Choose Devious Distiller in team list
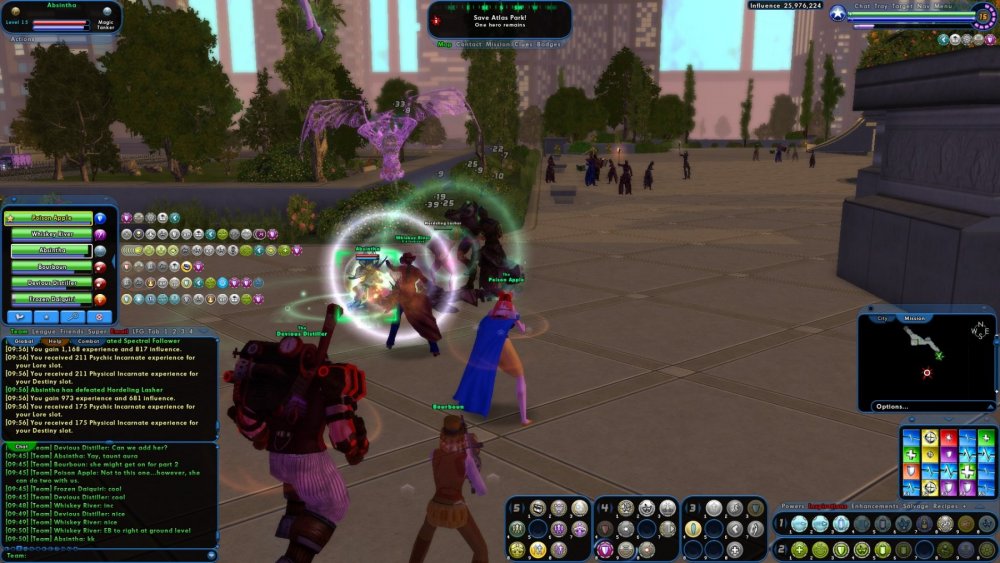Image resolution: width=1000 pixels, height=563 pixels. point(50,283)
